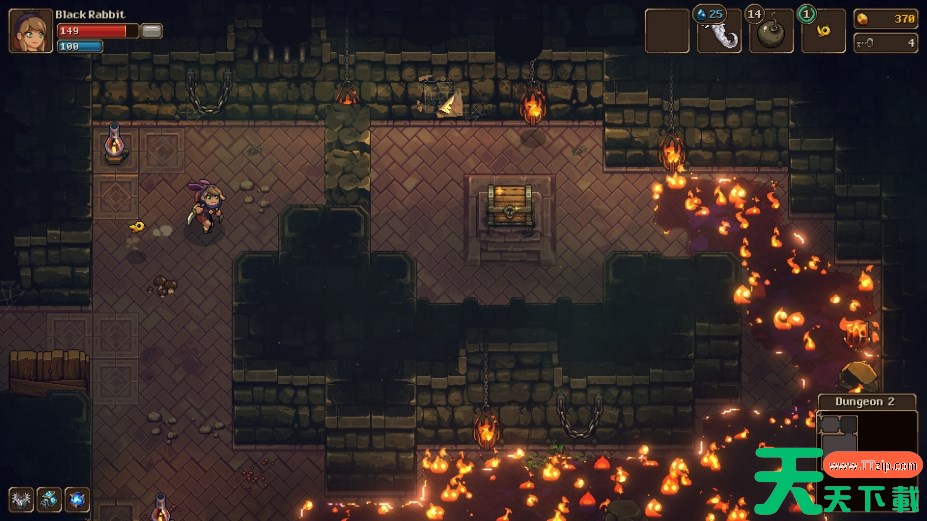Screen dimensions: 927x521
Task: Click the white spiky relic icon
Action: click(21, 499)
